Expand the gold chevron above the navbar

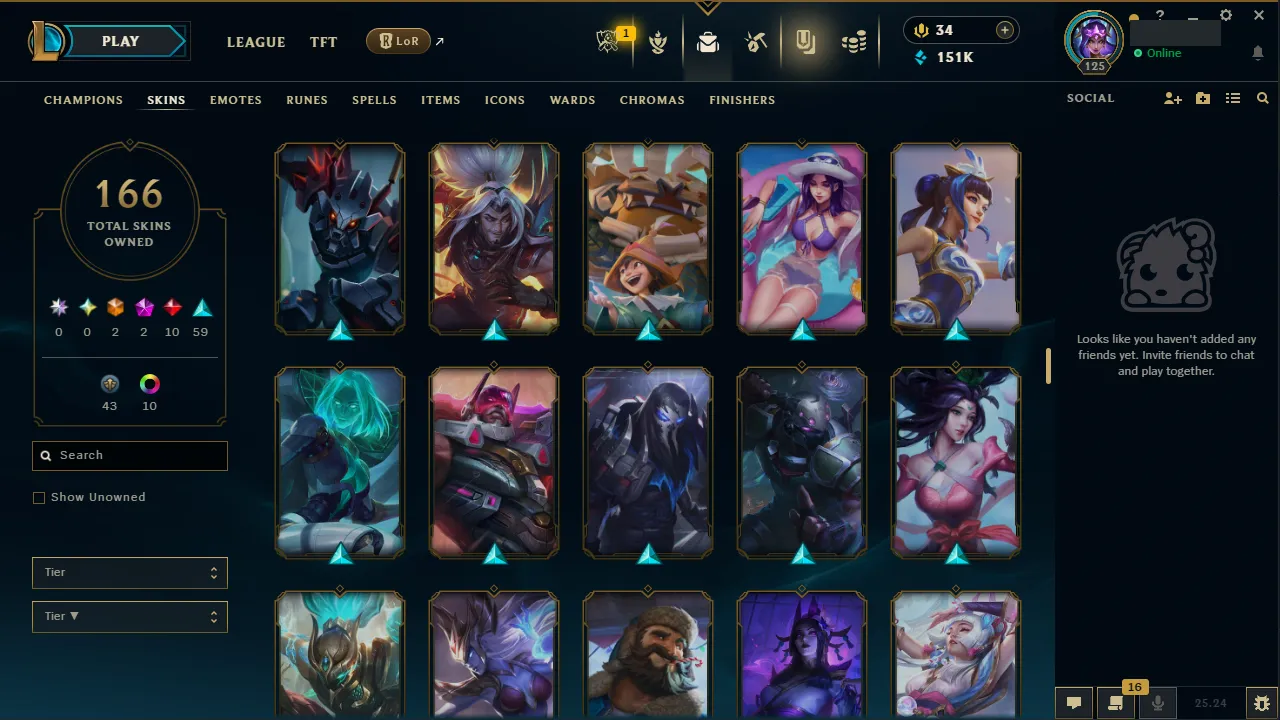707,6
